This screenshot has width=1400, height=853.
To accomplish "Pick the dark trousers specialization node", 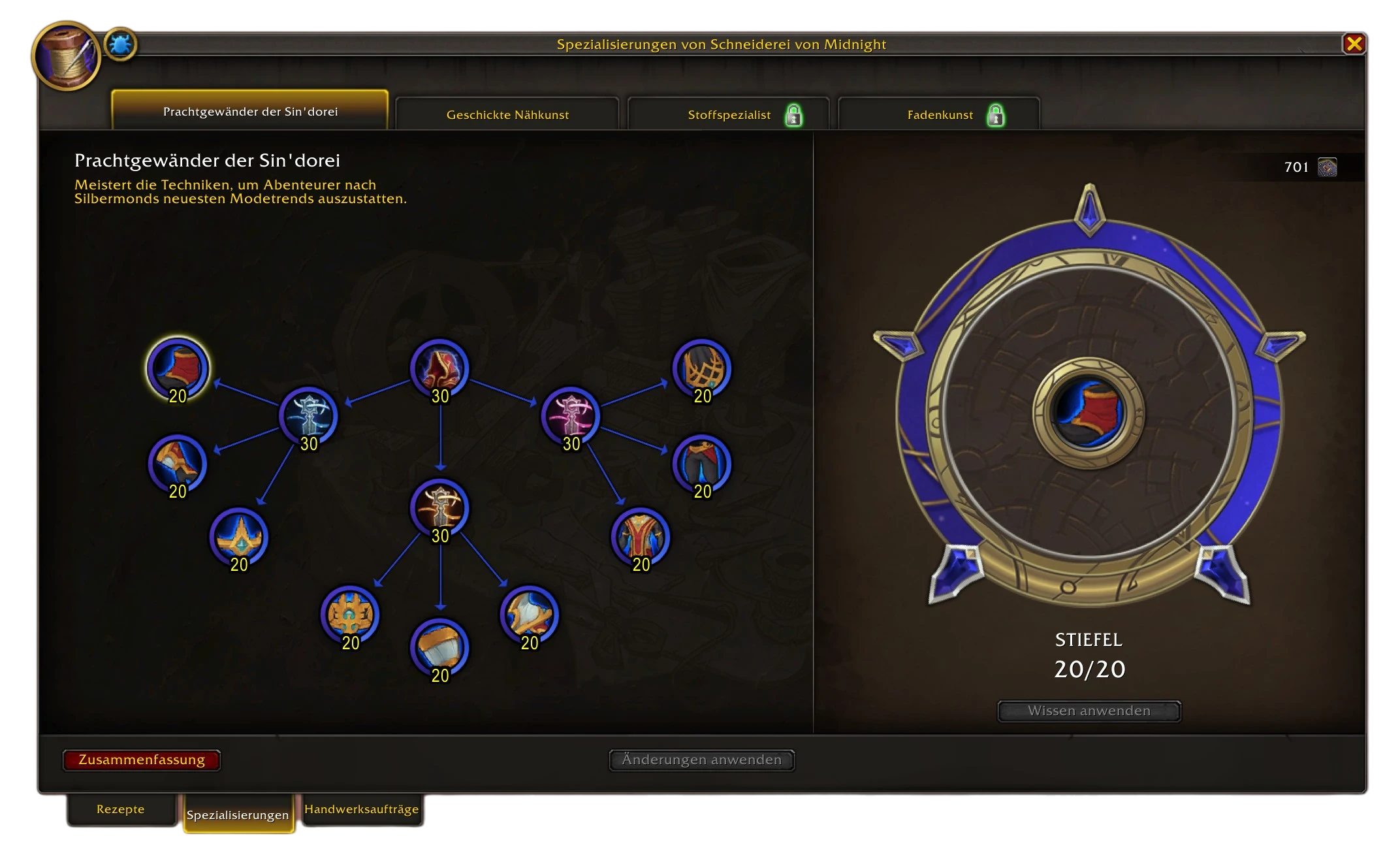I will (x=702, y=463).
